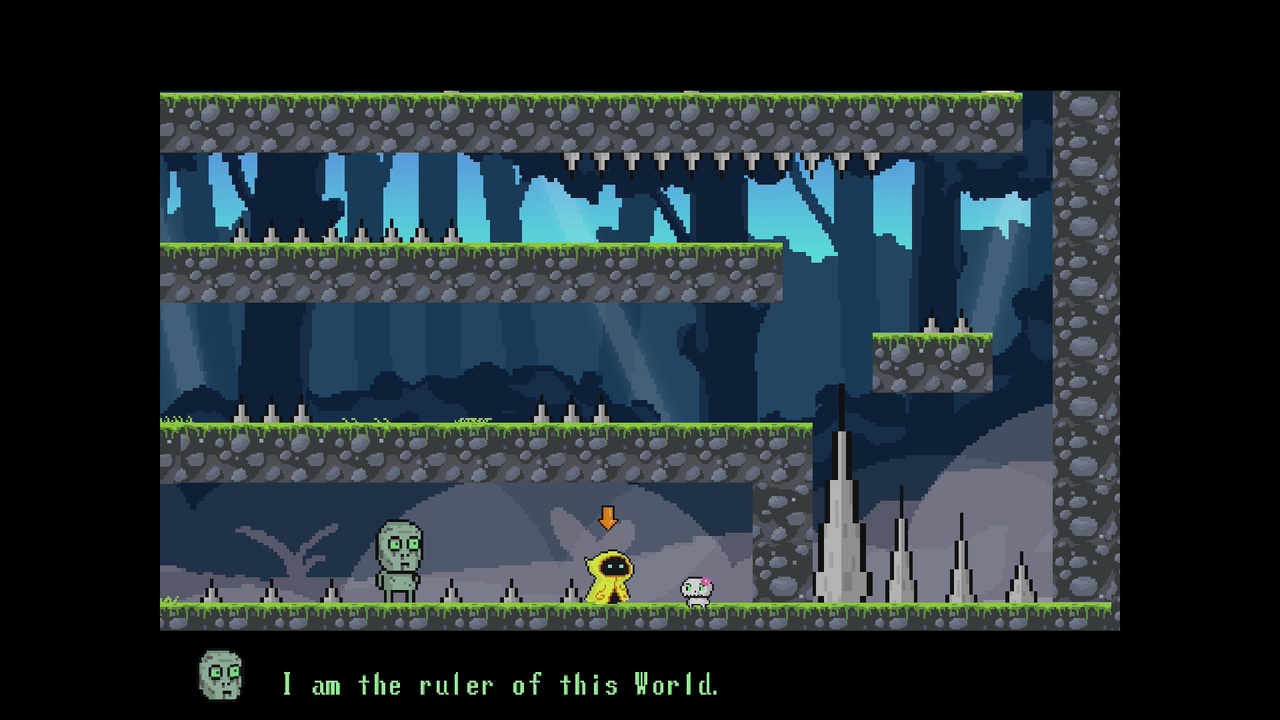
Task: Click the rocky wall column on the far right
Action: point(1085,350)
